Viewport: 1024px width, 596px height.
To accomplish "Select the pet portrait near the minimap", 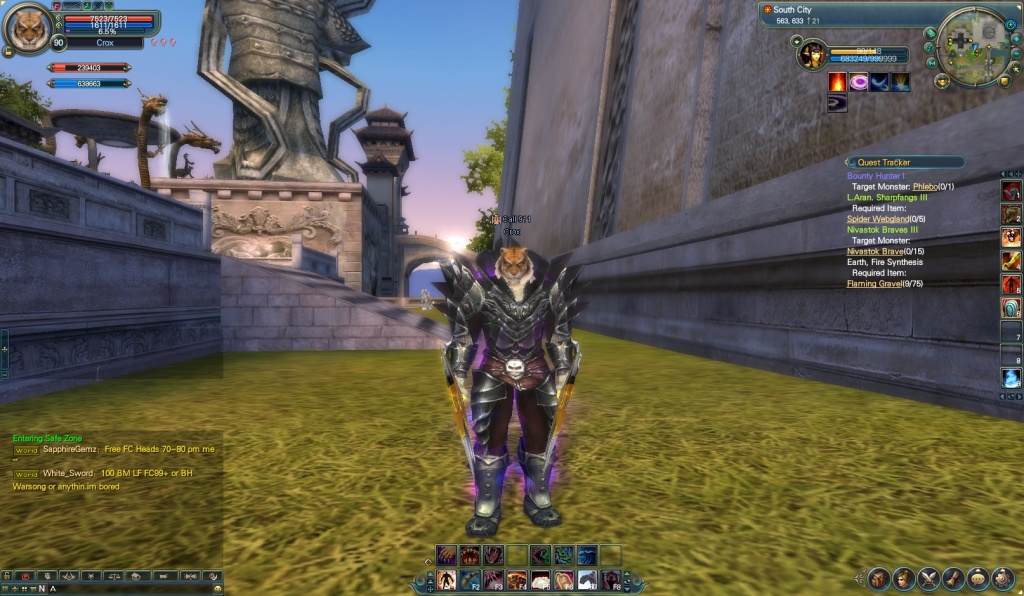I will (x=811, y=54).
